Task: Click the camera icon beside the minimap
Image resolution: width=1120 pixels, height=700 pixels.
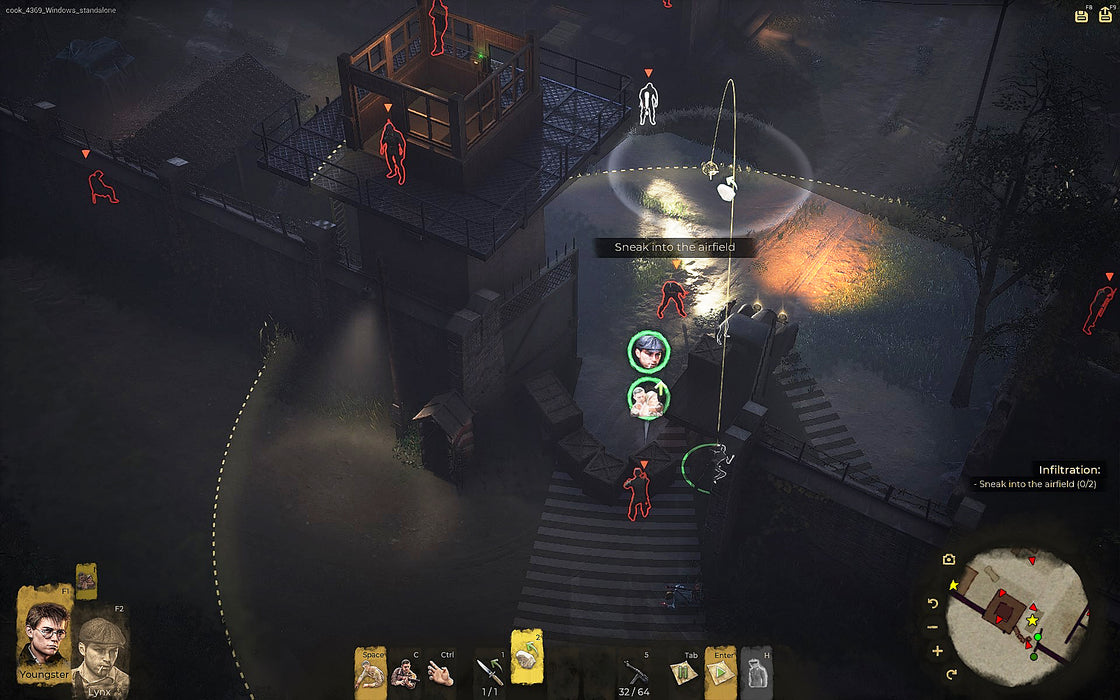Action: click(949, 559)
